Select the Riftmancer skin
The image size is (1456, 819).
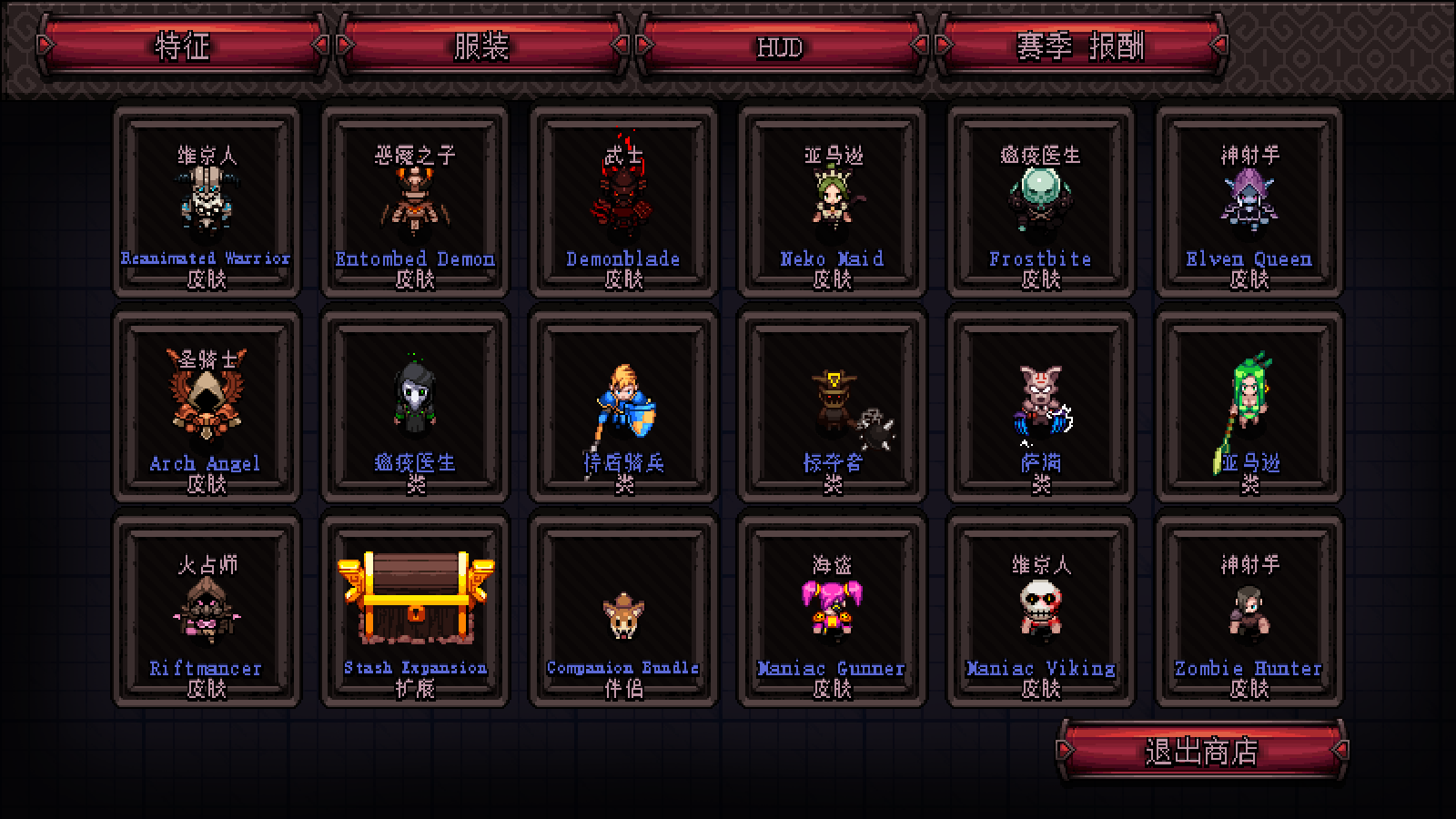point(207,612)
